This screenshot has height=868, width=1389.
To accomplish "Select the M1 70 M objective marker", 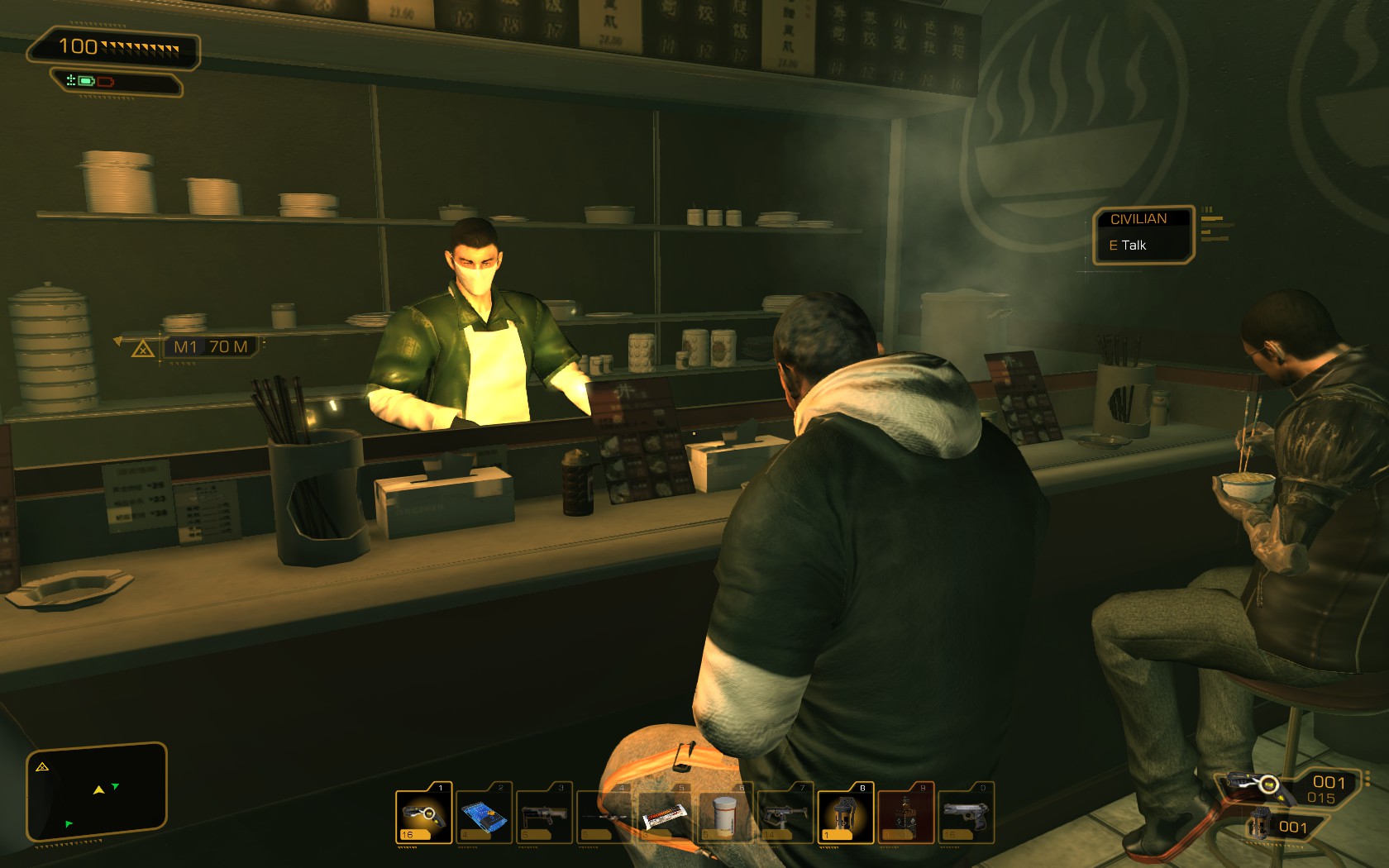I will (210, 347).
